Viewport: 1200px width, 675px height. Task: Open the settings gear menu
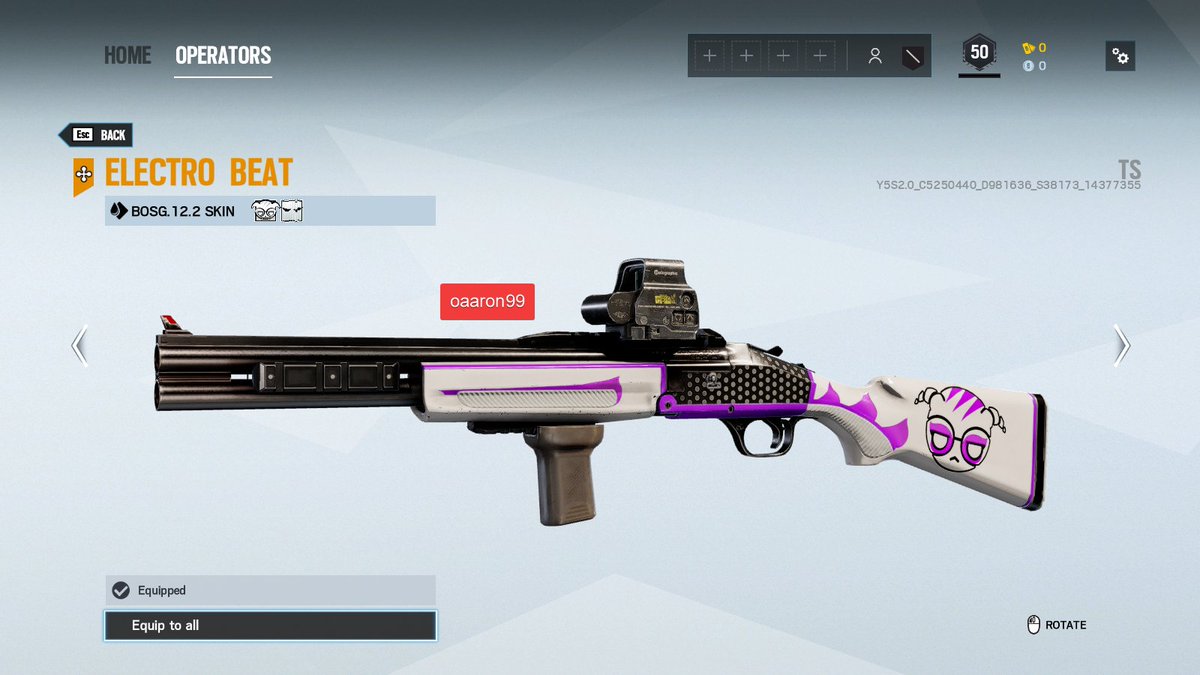pyautogui.click(x=1120, y=56)
